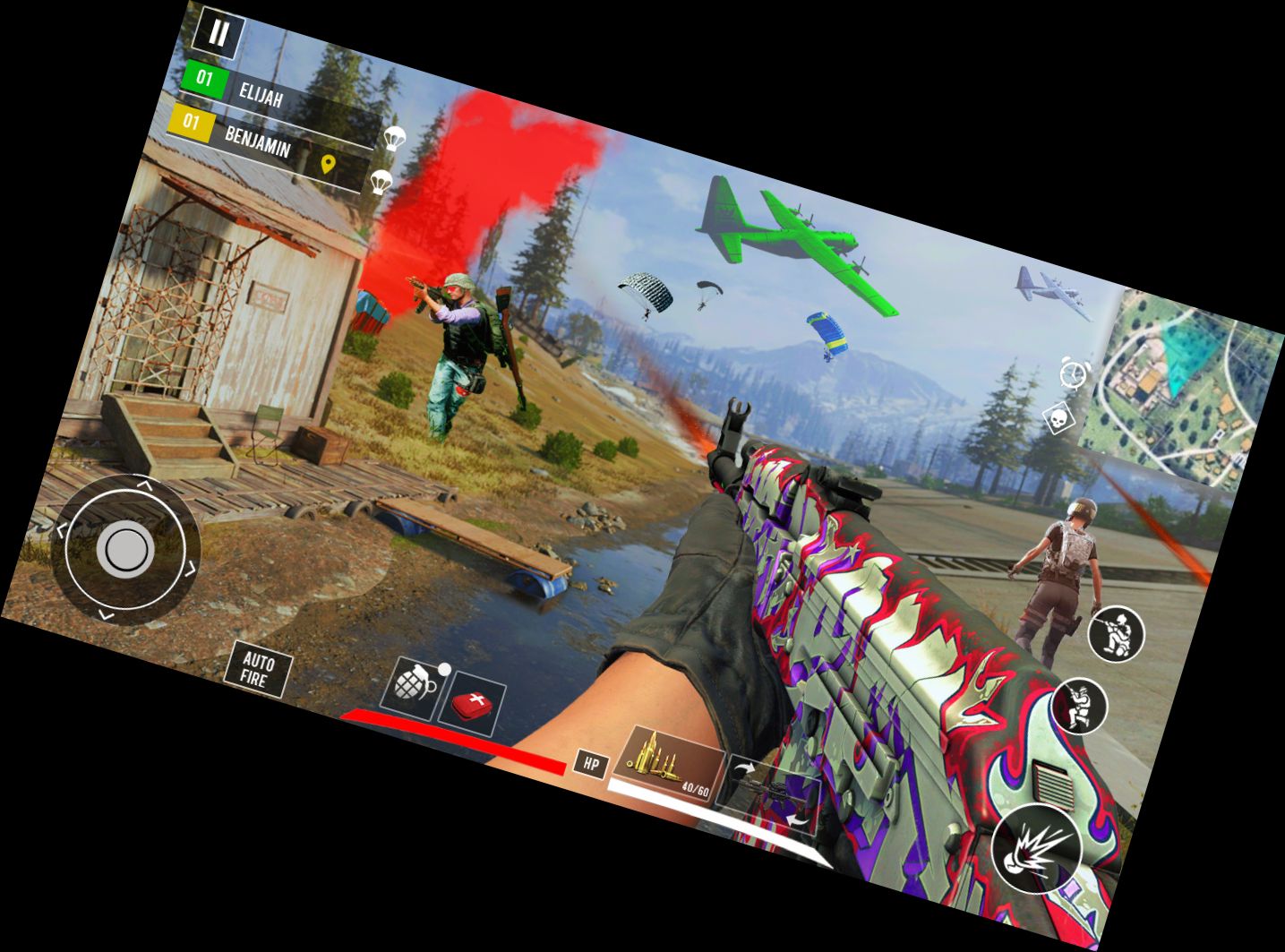Tap the prone stance icon
Screen dimensions: 1285x952
[1078, 705]
